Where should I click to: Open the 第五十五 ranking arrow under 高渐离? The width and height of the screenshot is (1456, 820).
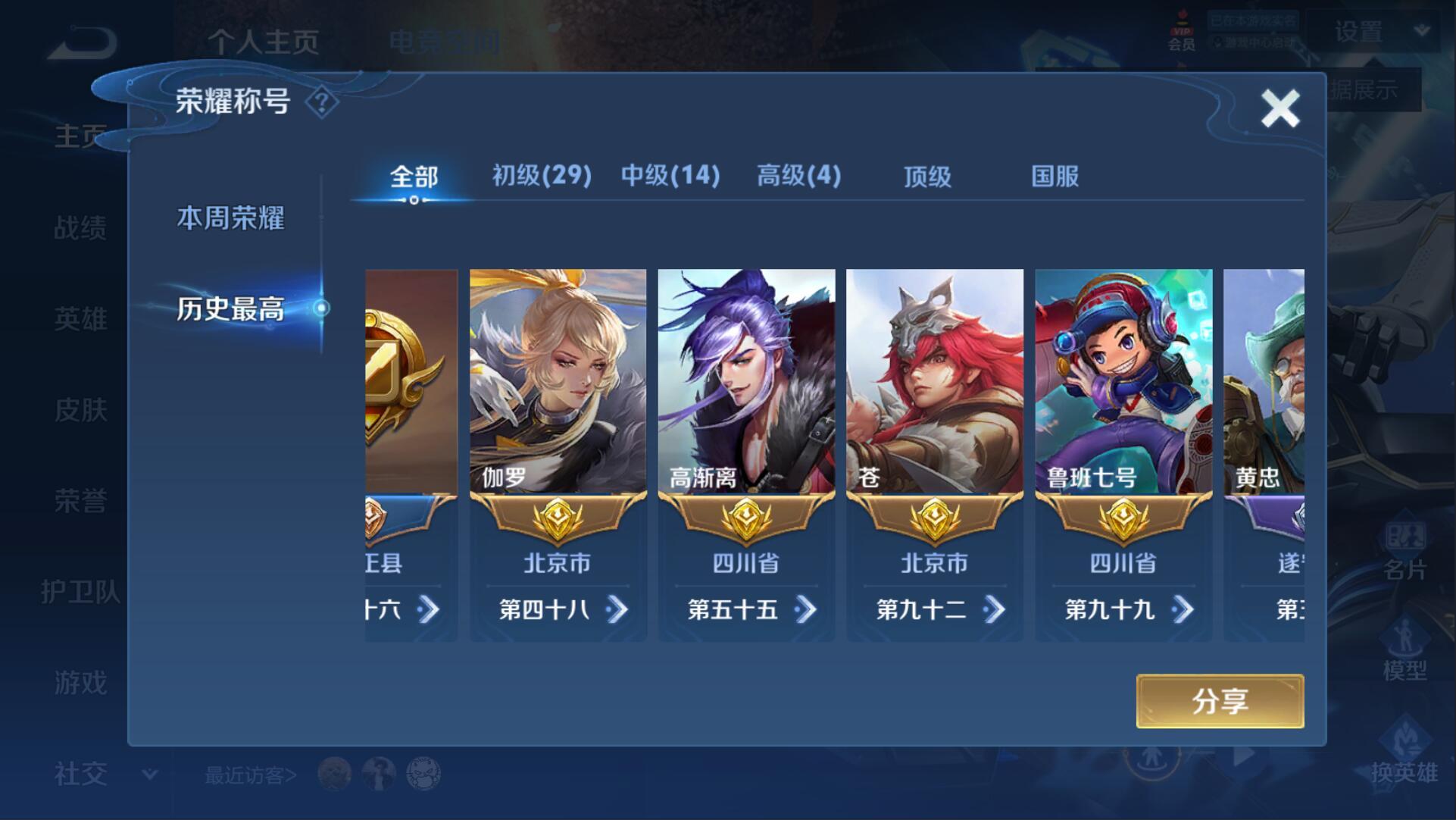805,609
